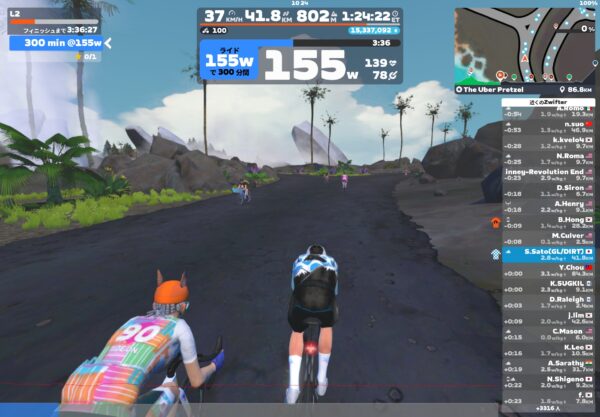Image resolution: width=600 pixels, height=417 pixels.
Task: Open the minimap
Action: coord(526,44)
